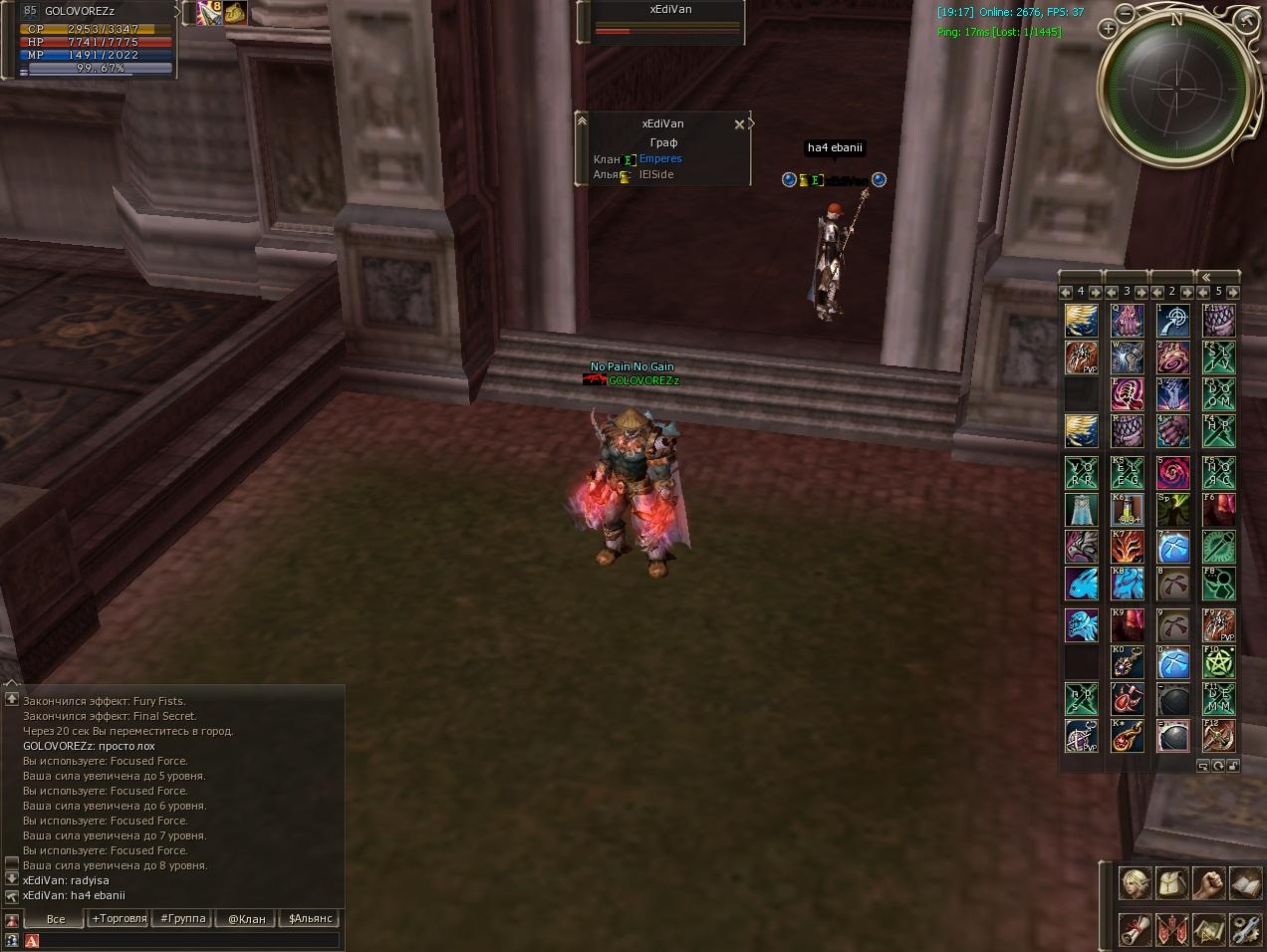The image size is (1267, 952).
Task: Close the xEdiVan target info window
Action: coord(739,124)
